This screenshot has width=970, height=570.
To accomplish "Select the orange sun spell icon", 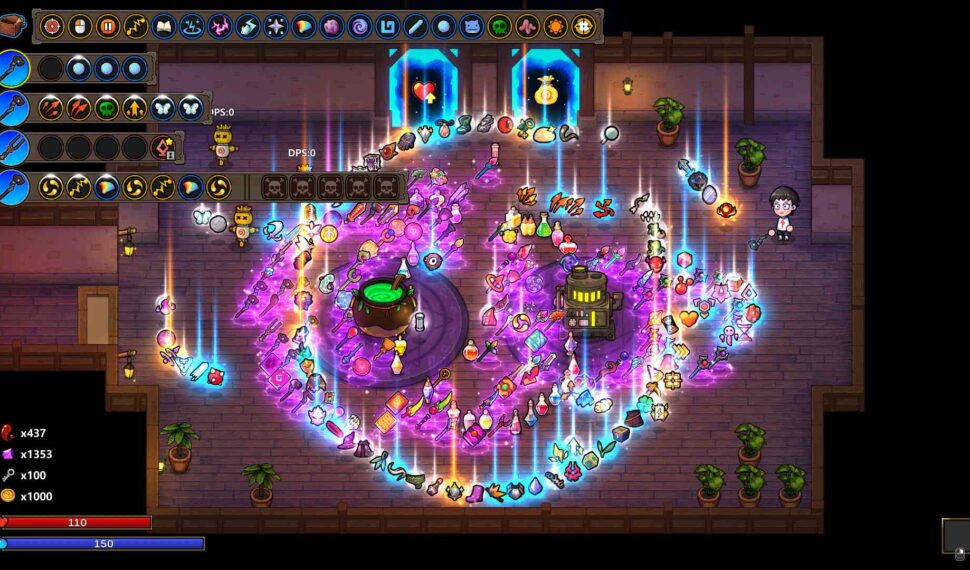I will (555, 26).
